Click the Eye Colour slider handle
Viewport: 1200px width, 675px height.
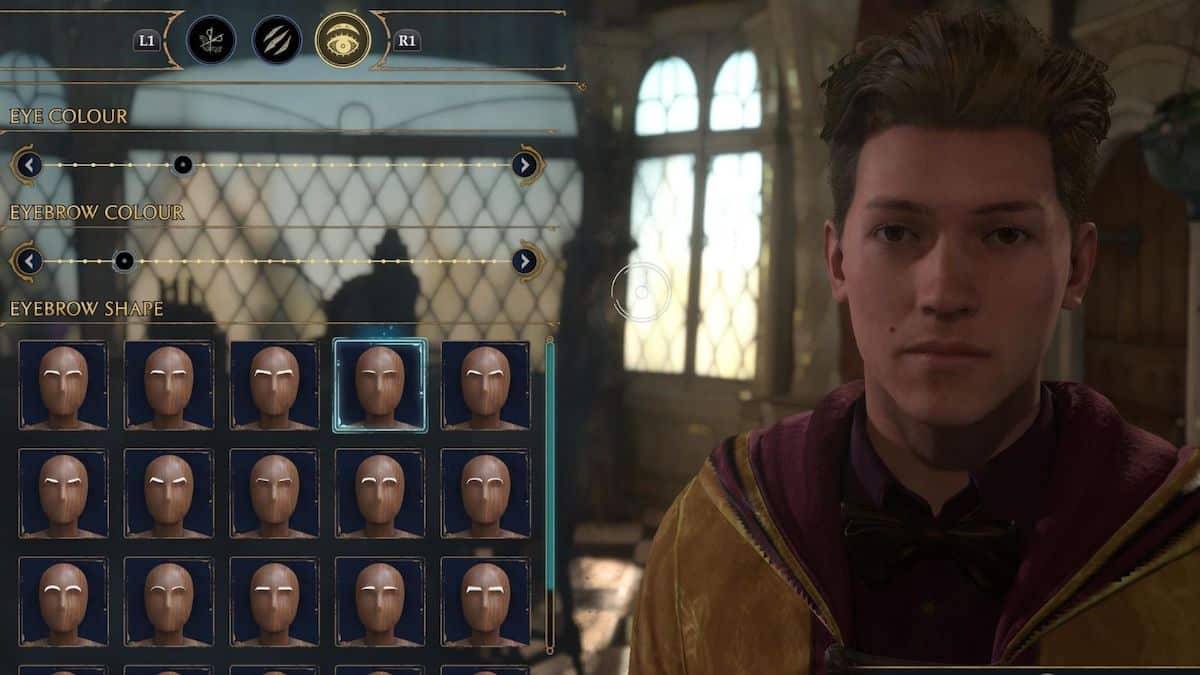click(x=182, y=165)
